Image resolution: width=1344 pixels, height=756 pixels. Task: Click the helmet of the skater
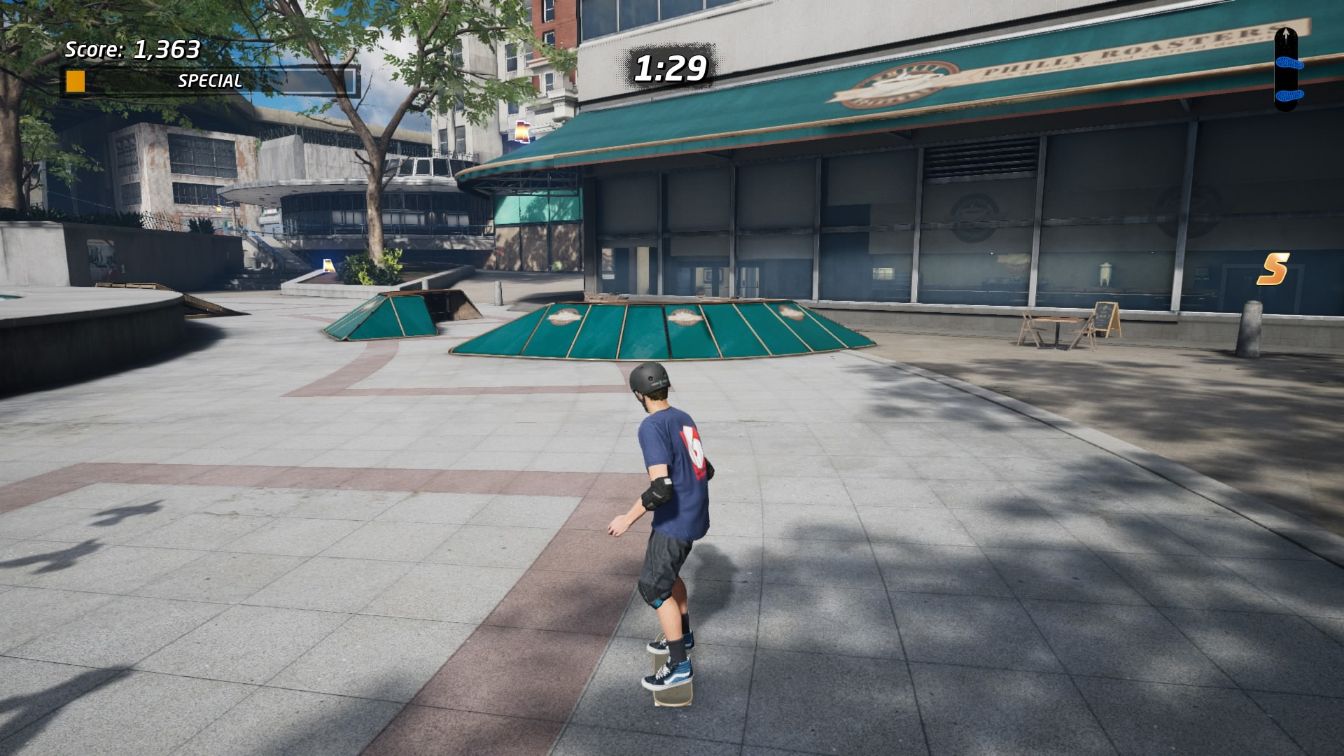(650, 382)
